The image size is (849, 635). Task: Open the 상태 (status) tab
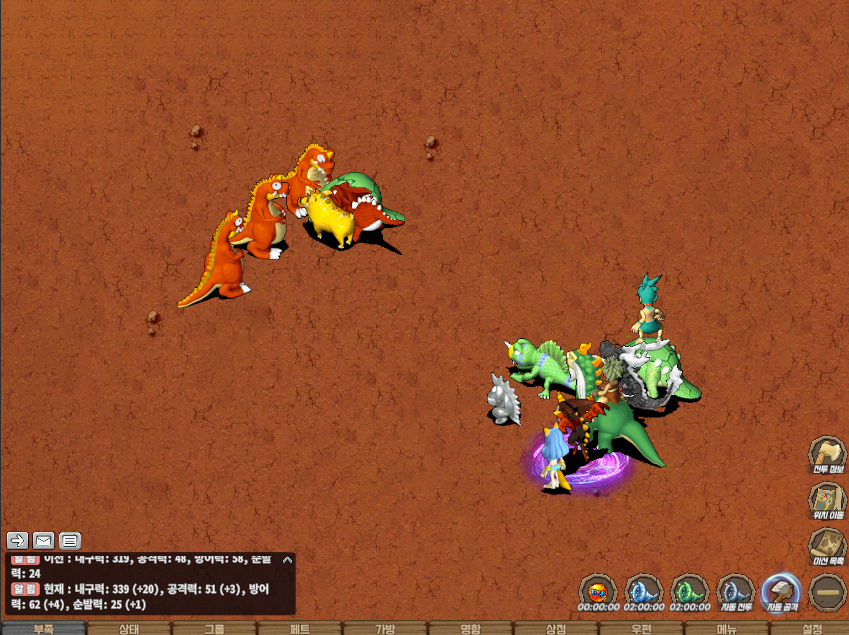pos(129,628)
